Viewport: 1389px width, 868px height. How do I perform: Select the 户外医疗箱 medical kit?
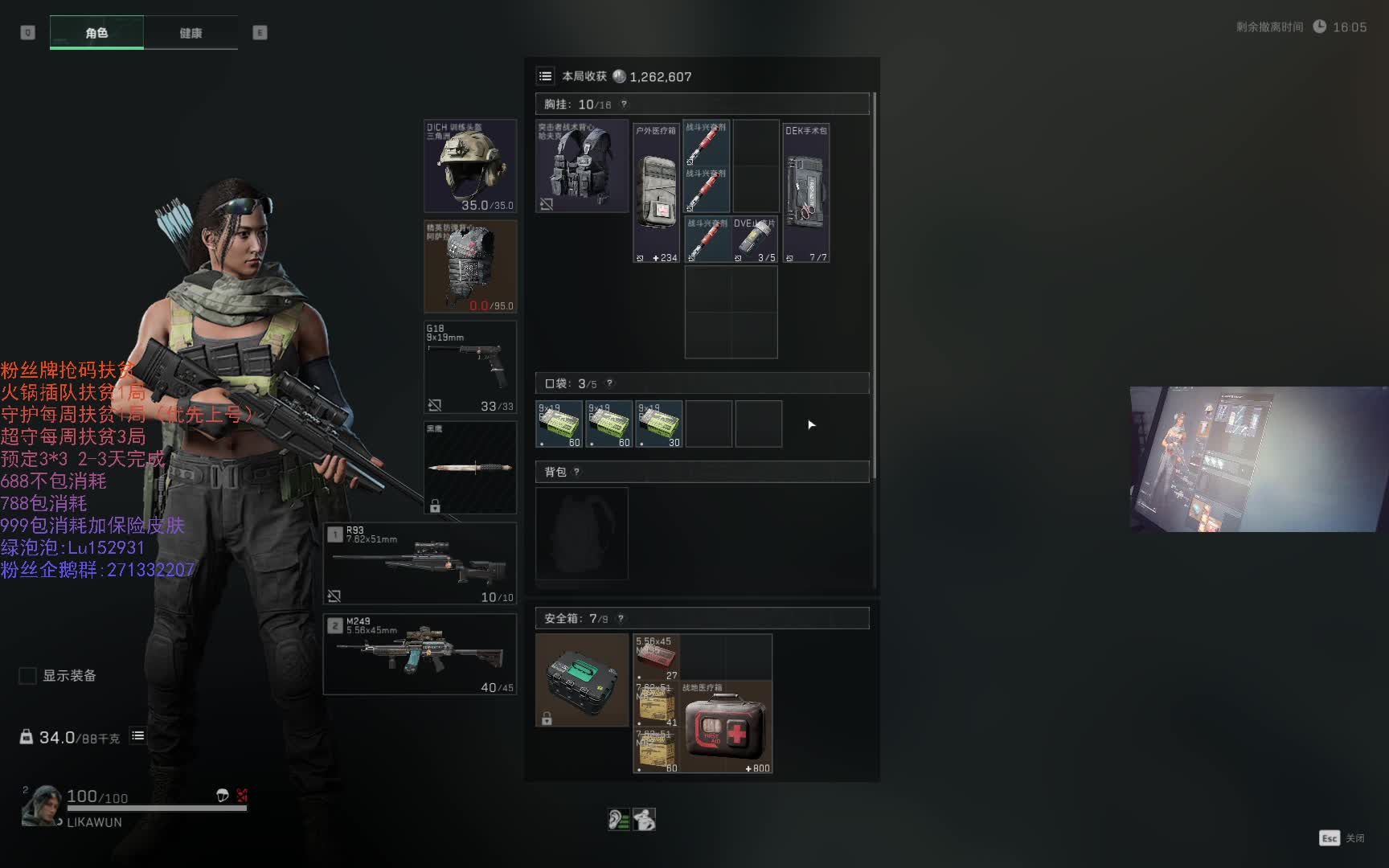click(x=657, y=193)
